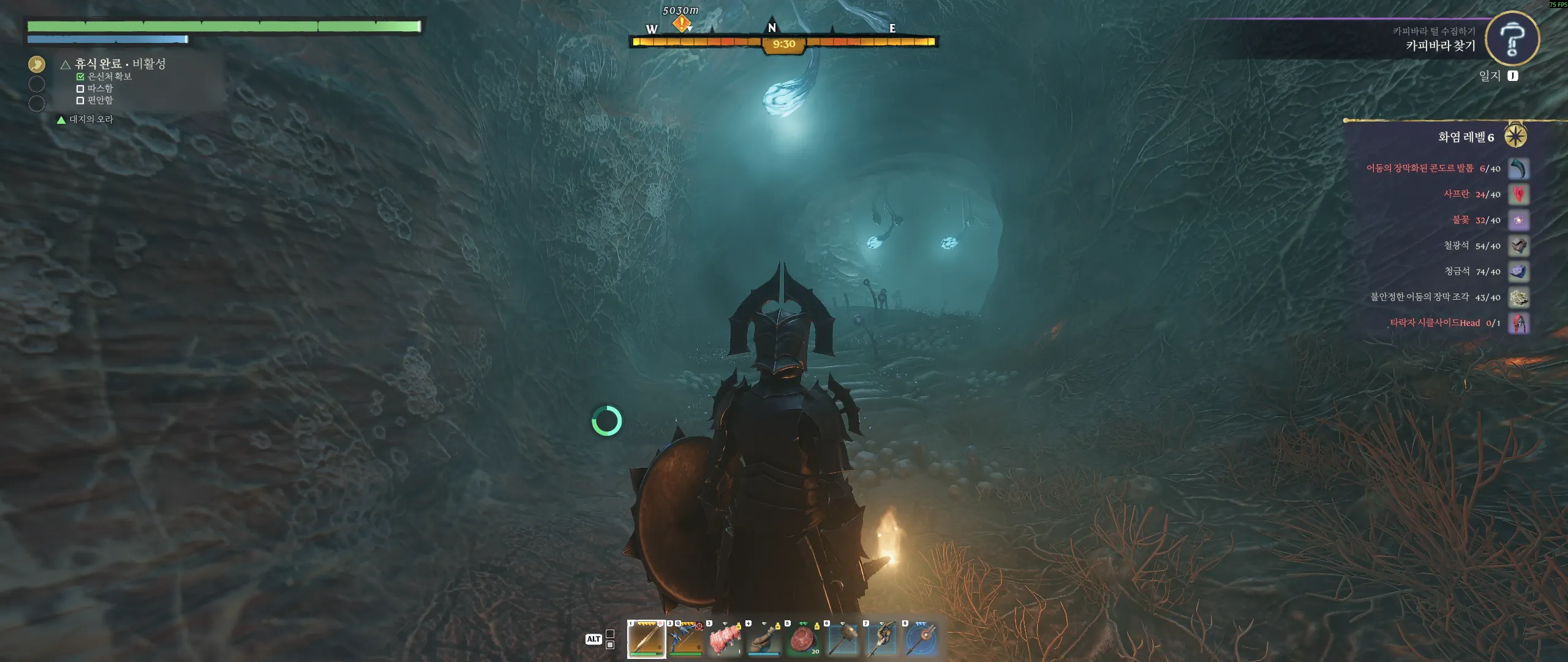Viewport: 1568px width, 662px height.
Task: Click the golden stomach food buff icon
Action: click(x=37, y=64)
